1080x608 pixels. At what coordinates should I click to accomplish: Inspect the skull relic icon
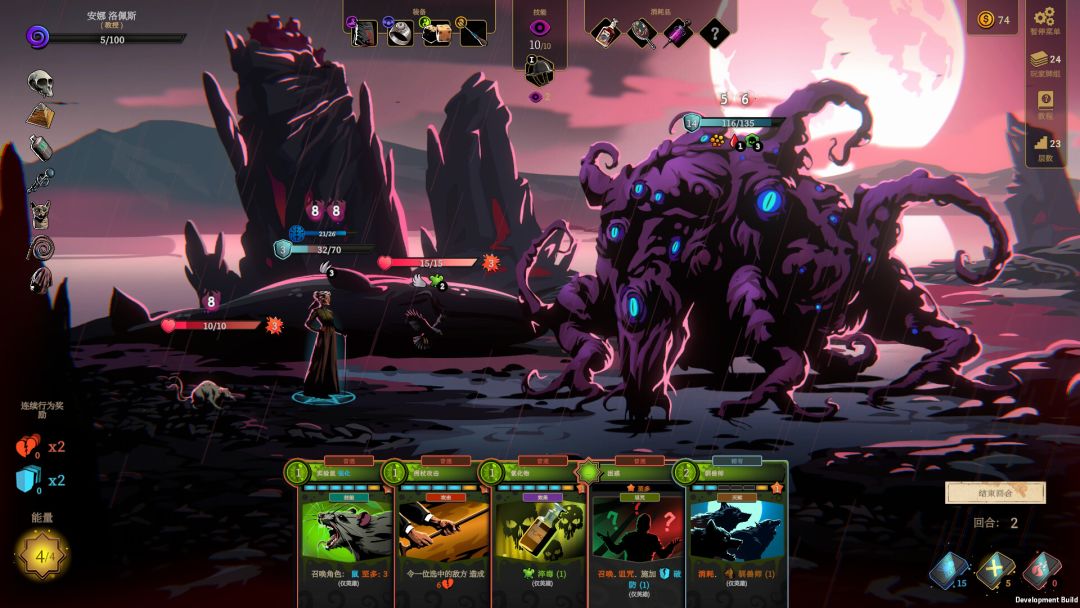click(40, 83)
